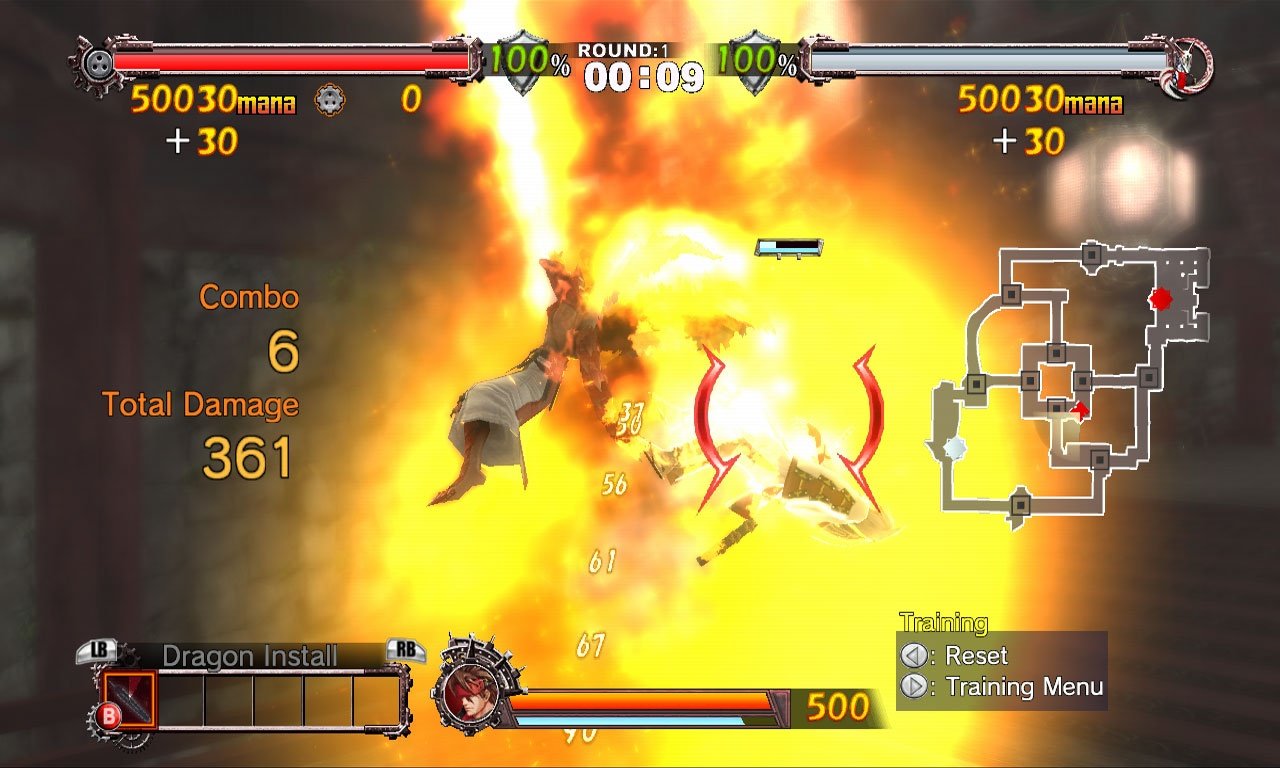Click the Total Damage 361 readout
Screen dimensions: 1280x768
[x=246, y=457]
